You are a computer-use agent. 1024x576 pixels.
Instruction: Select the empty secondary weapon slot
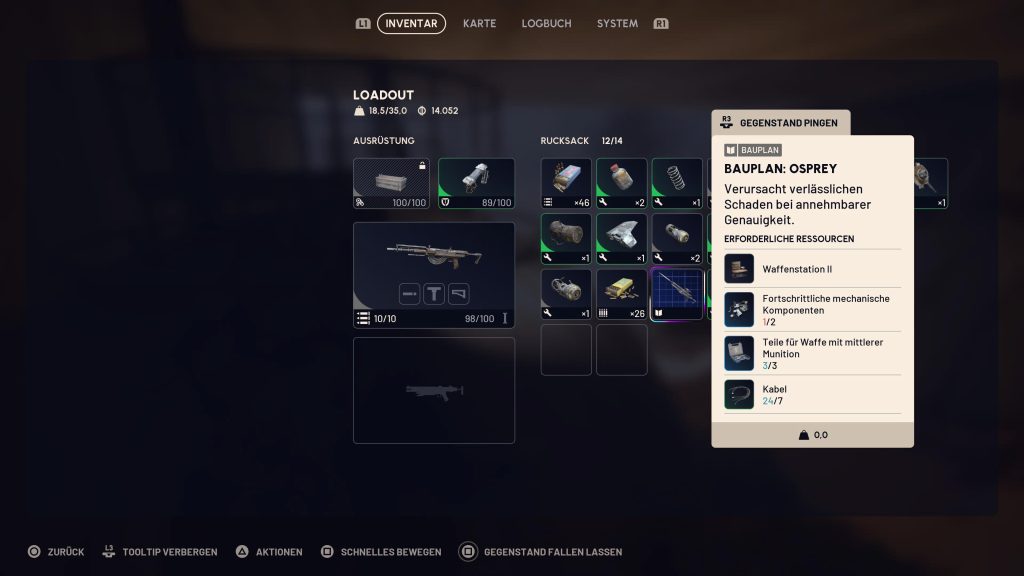click(434, 390)
